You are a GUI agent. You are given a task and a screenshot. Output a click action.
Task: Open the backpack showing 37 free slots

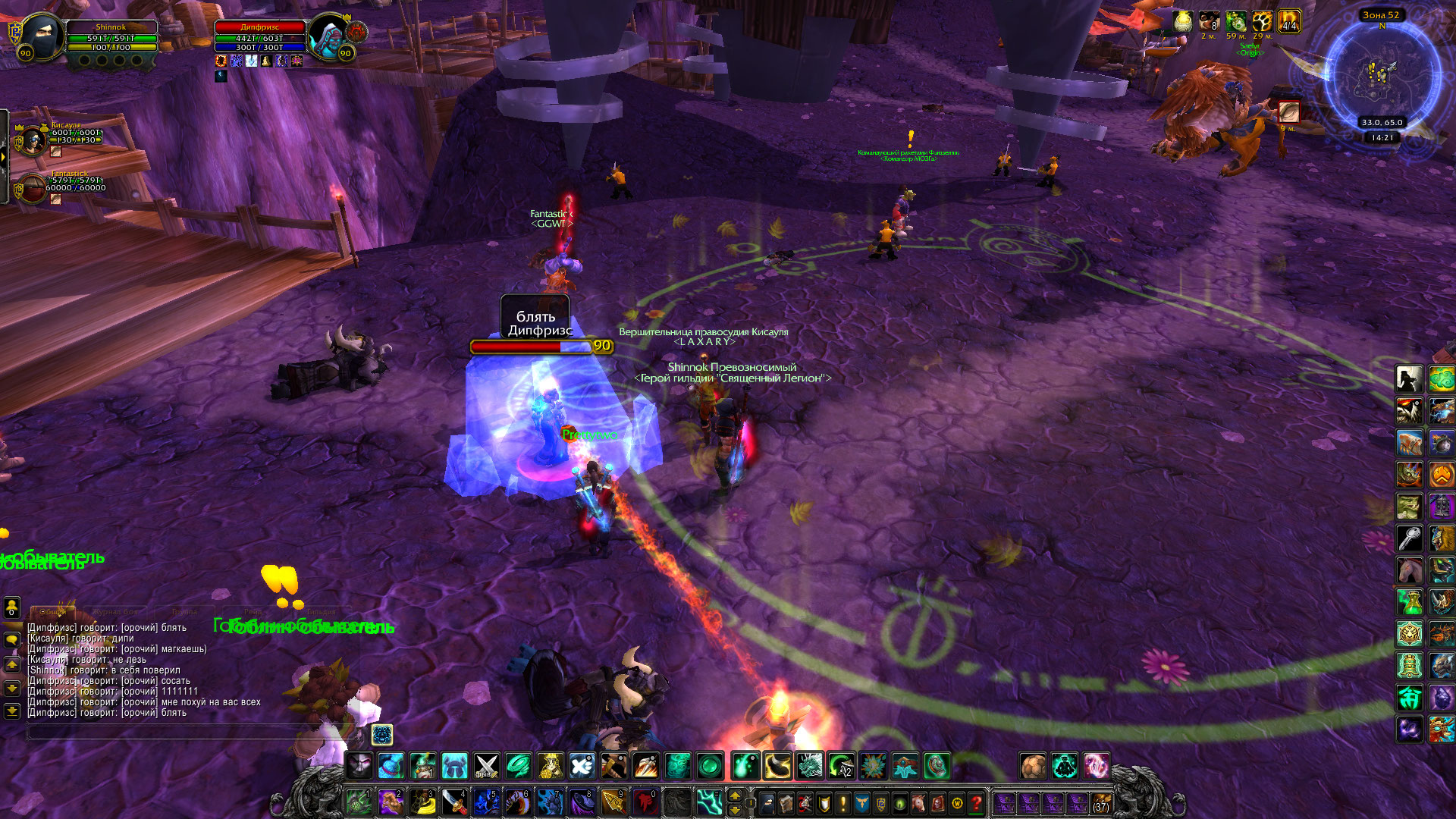click(x=1100, y=802)
